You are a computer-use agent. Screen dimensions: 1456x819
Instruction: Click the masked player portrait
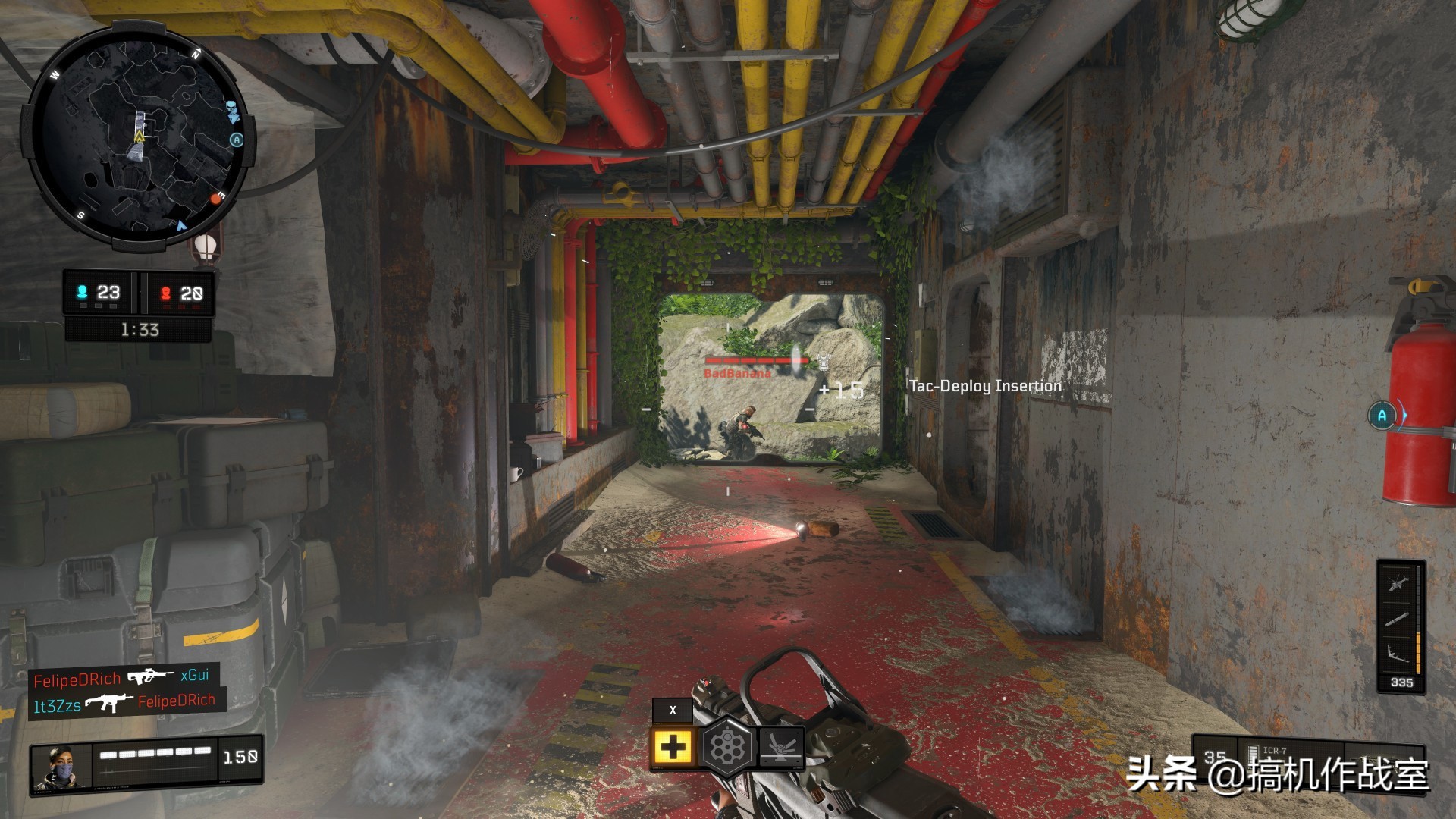pos(61,769)
